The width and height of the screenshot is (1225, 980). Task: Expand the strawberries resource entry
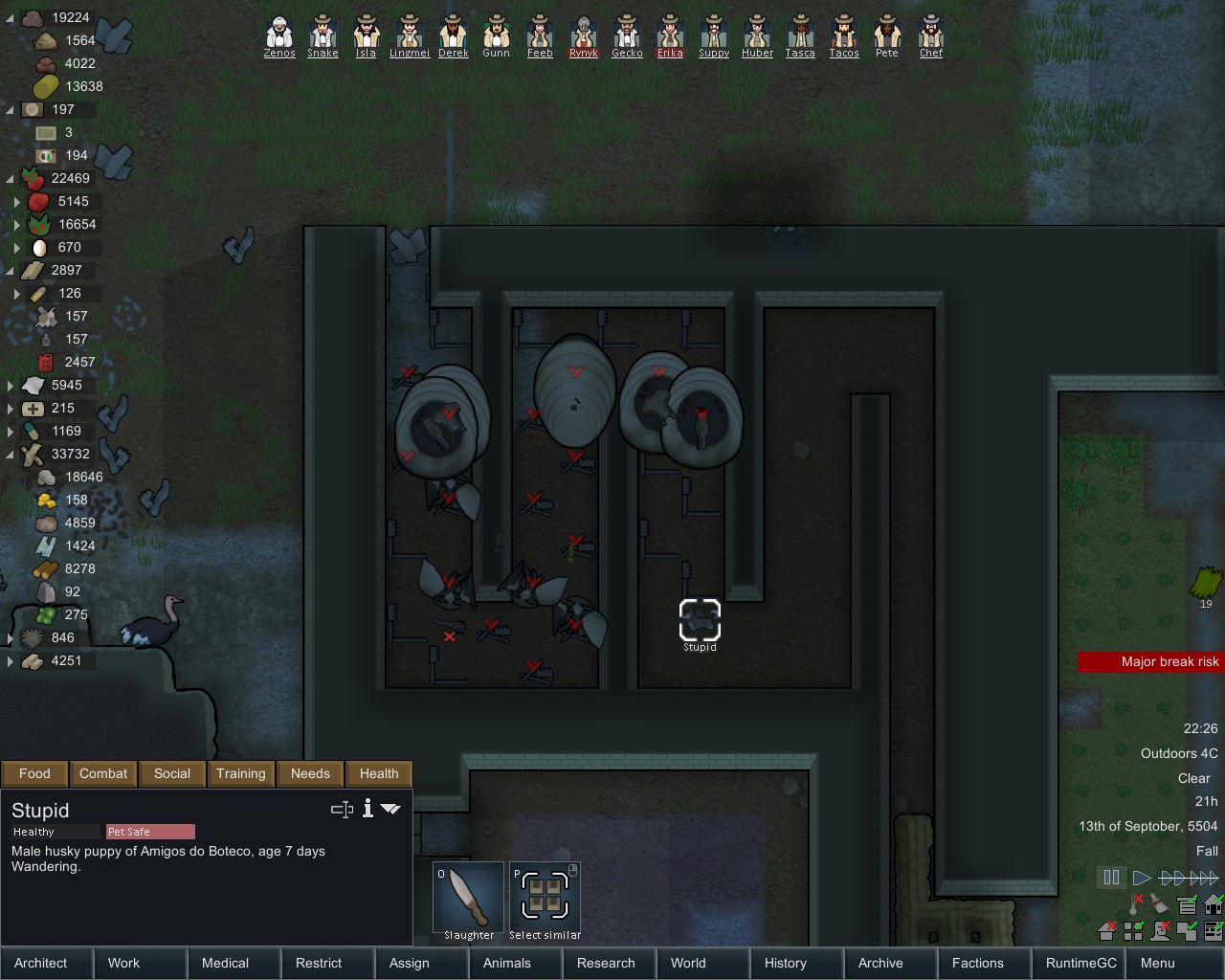16,201
